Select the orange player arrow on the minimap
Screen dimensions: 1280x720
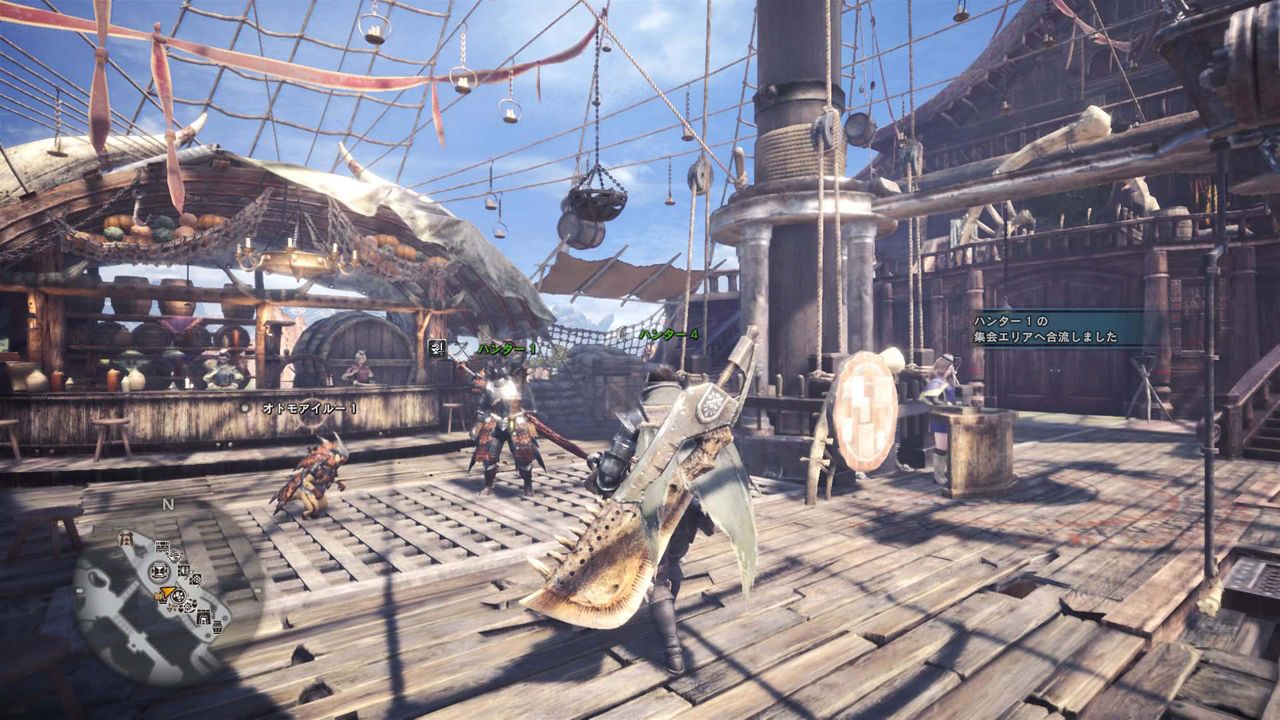point(167,591)
